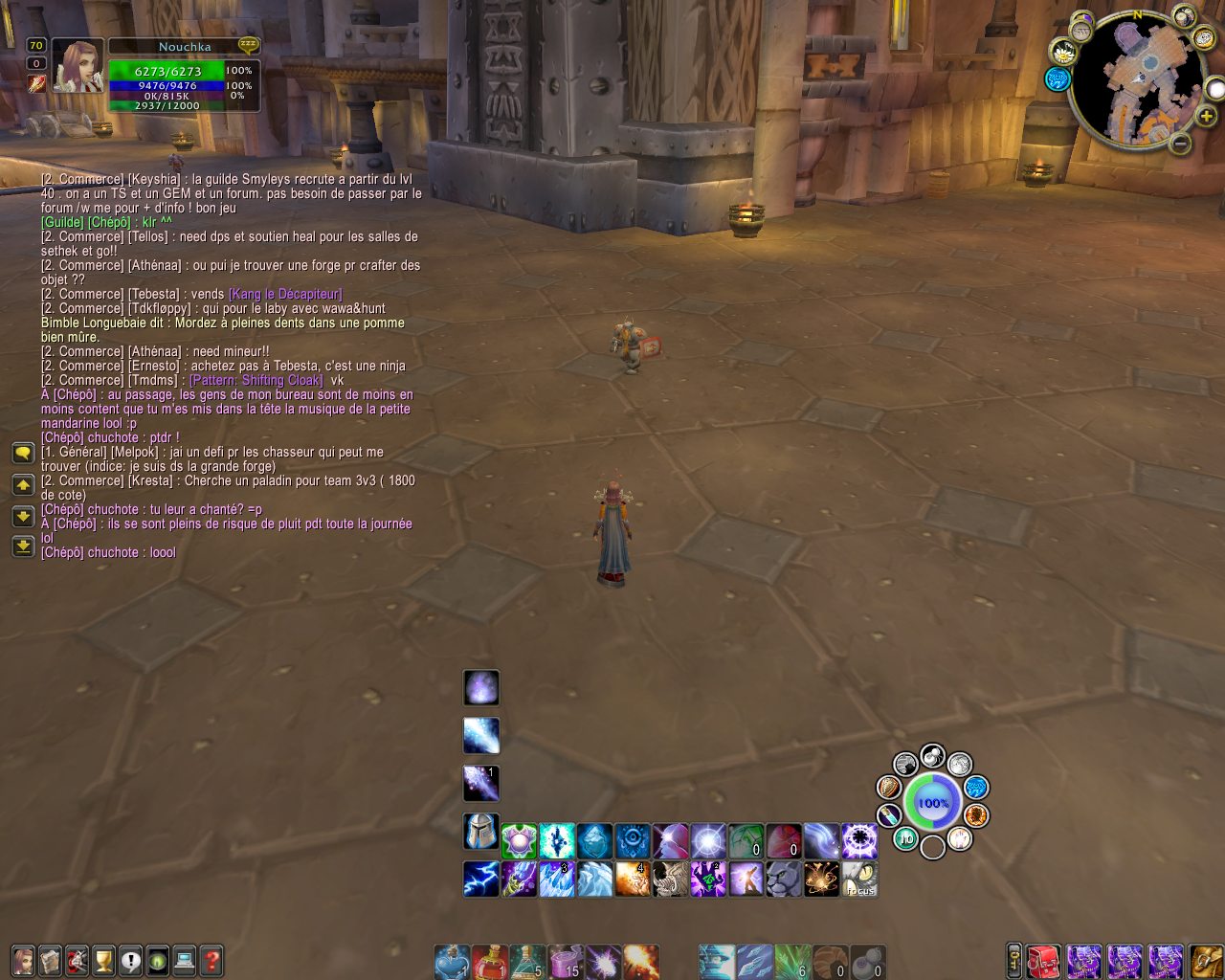This screenshot has height=980, width=1225.
Task: Use the blue mana potion slot
Action: [452, 962]
